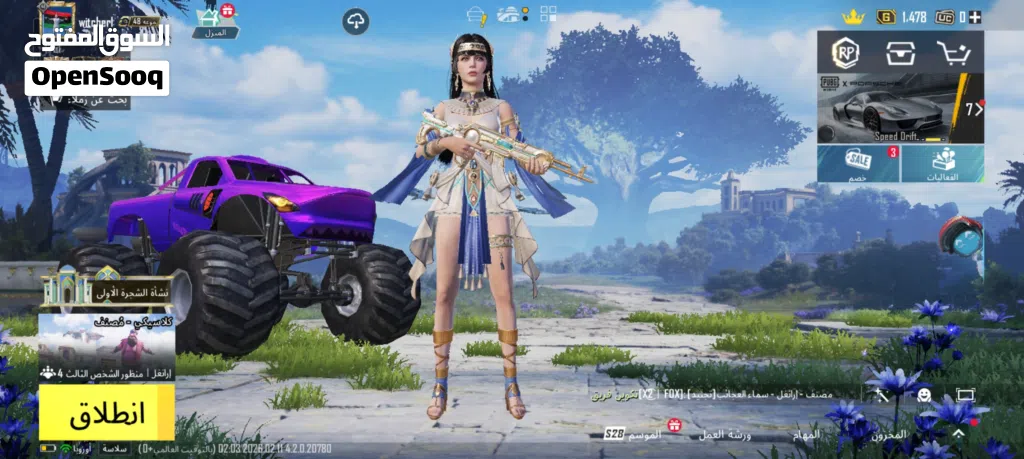Tap the cloud download icon
The height and width of the screenshot is (459, 1024).
coord(355,20)
